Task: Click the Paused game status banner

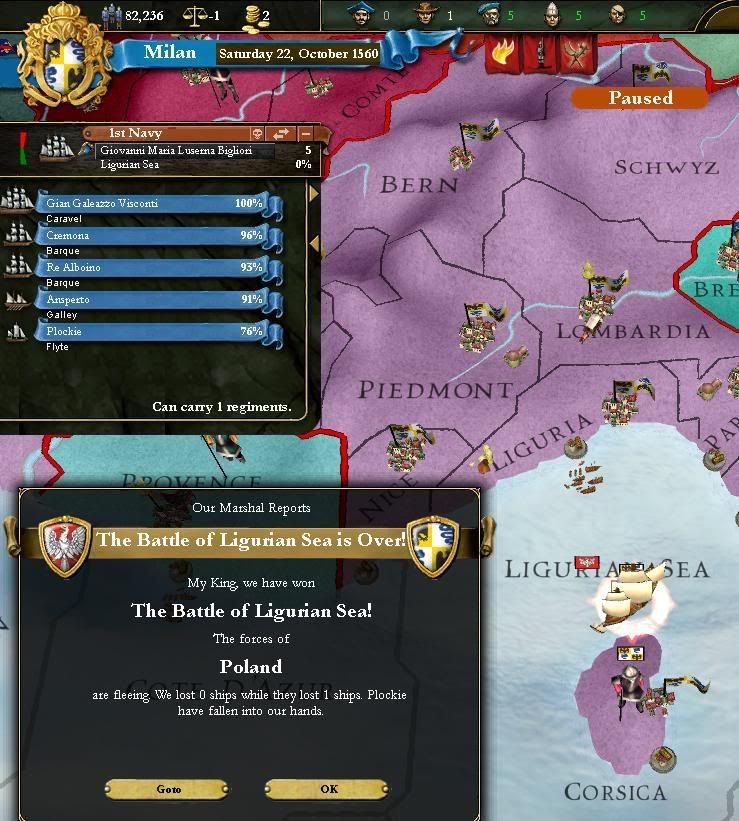Action: point(639,98)
